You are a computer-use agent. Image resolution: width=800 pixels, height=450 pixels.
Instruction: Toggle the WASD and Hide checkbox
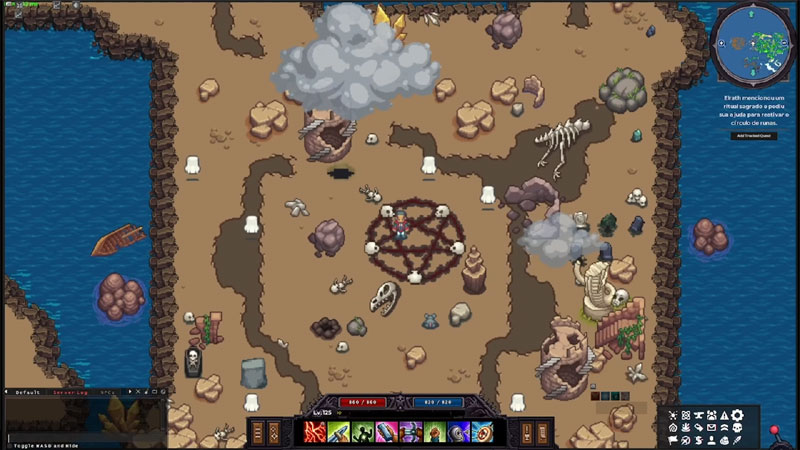click(x=9, y=445)
